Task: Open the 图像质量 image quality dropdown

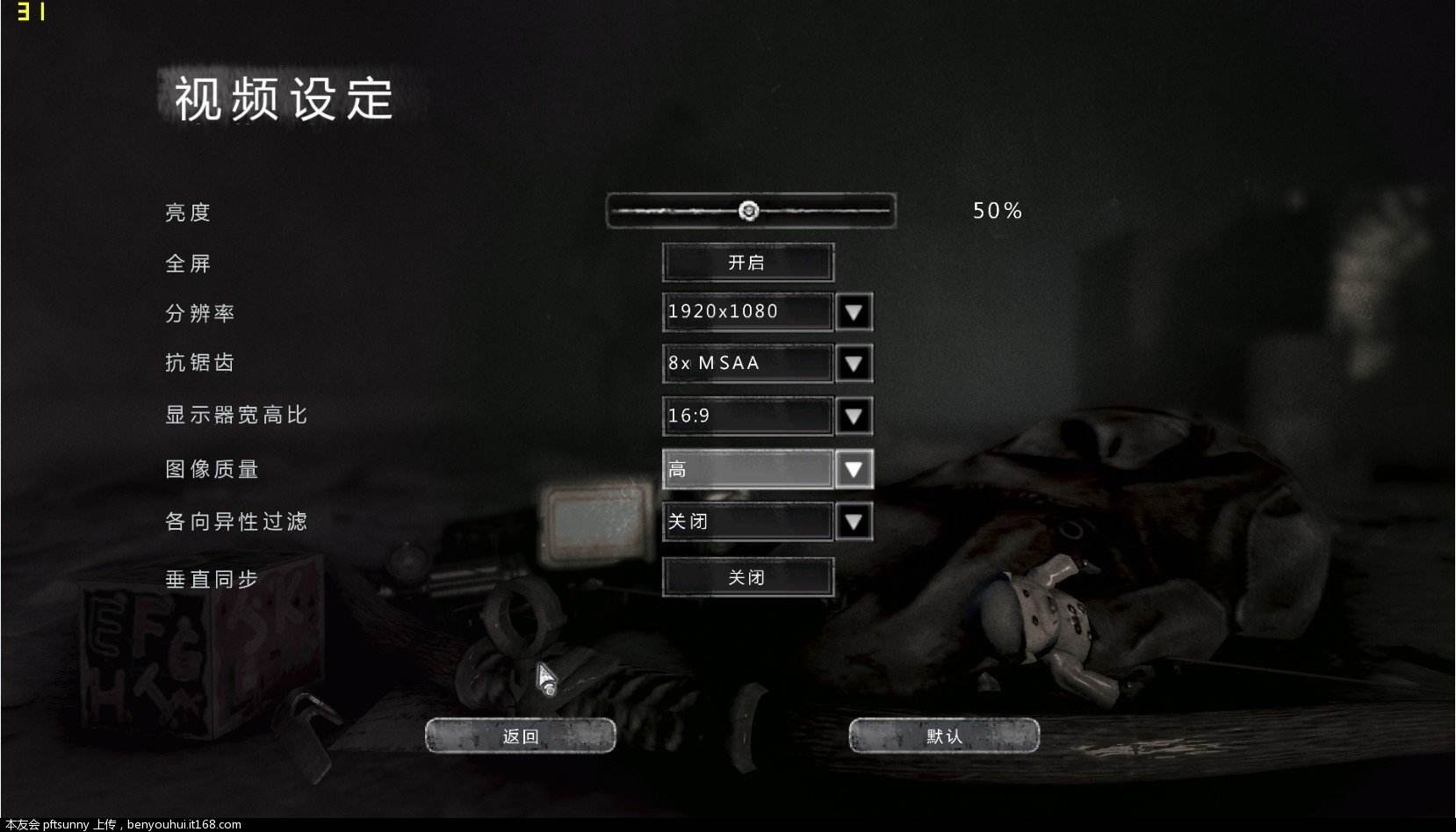Action: pyautogui.click(x=854, y=469)
